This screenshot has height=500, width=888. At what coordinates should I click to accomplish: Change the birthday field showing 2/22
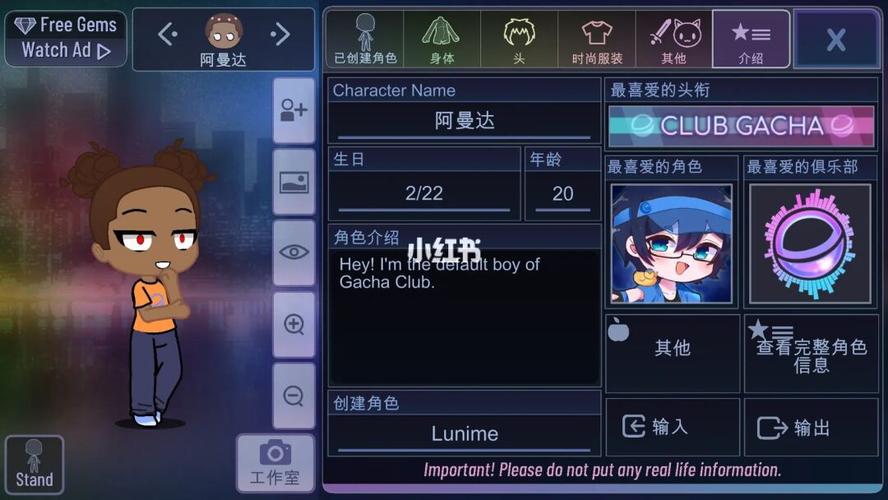tap(424, 193)
